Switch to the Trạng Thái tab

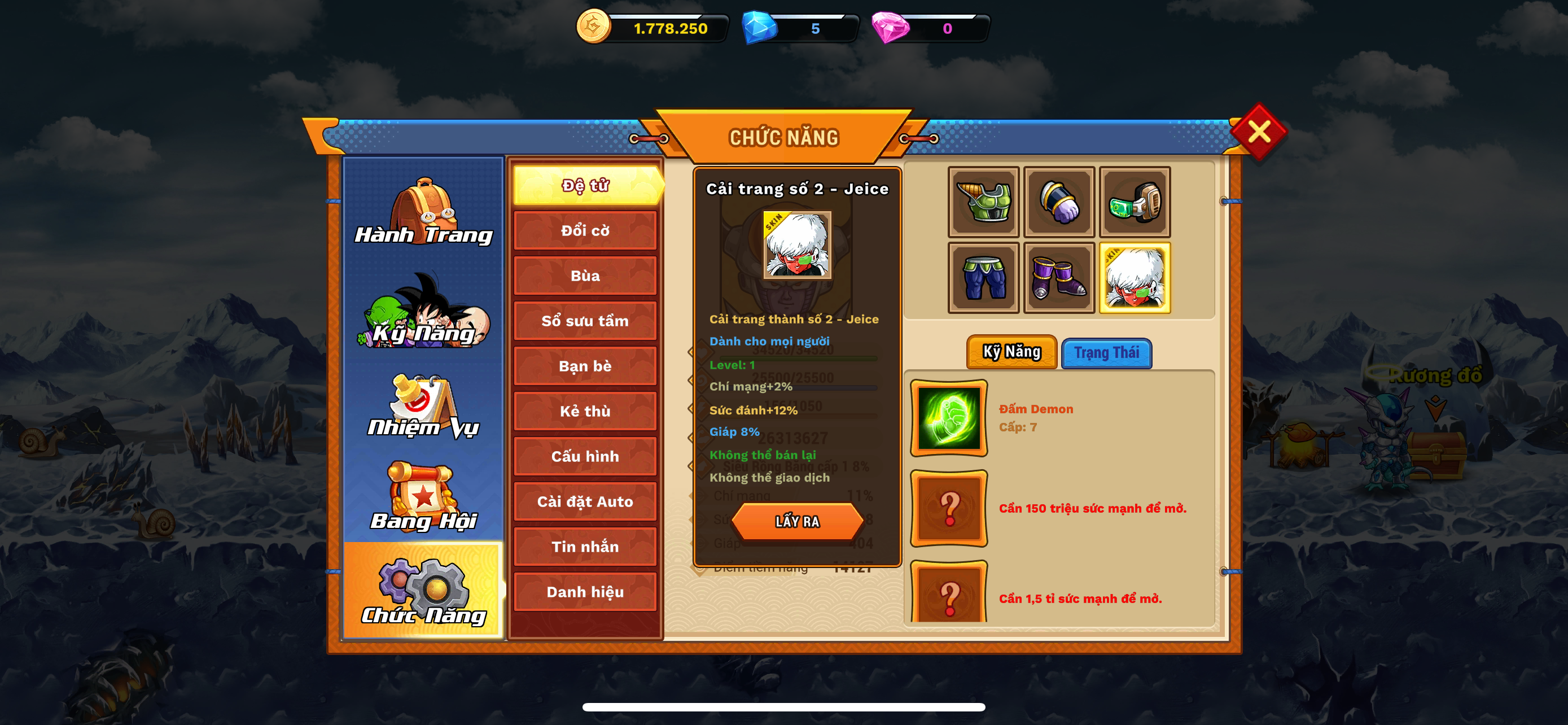(1106, 353)
